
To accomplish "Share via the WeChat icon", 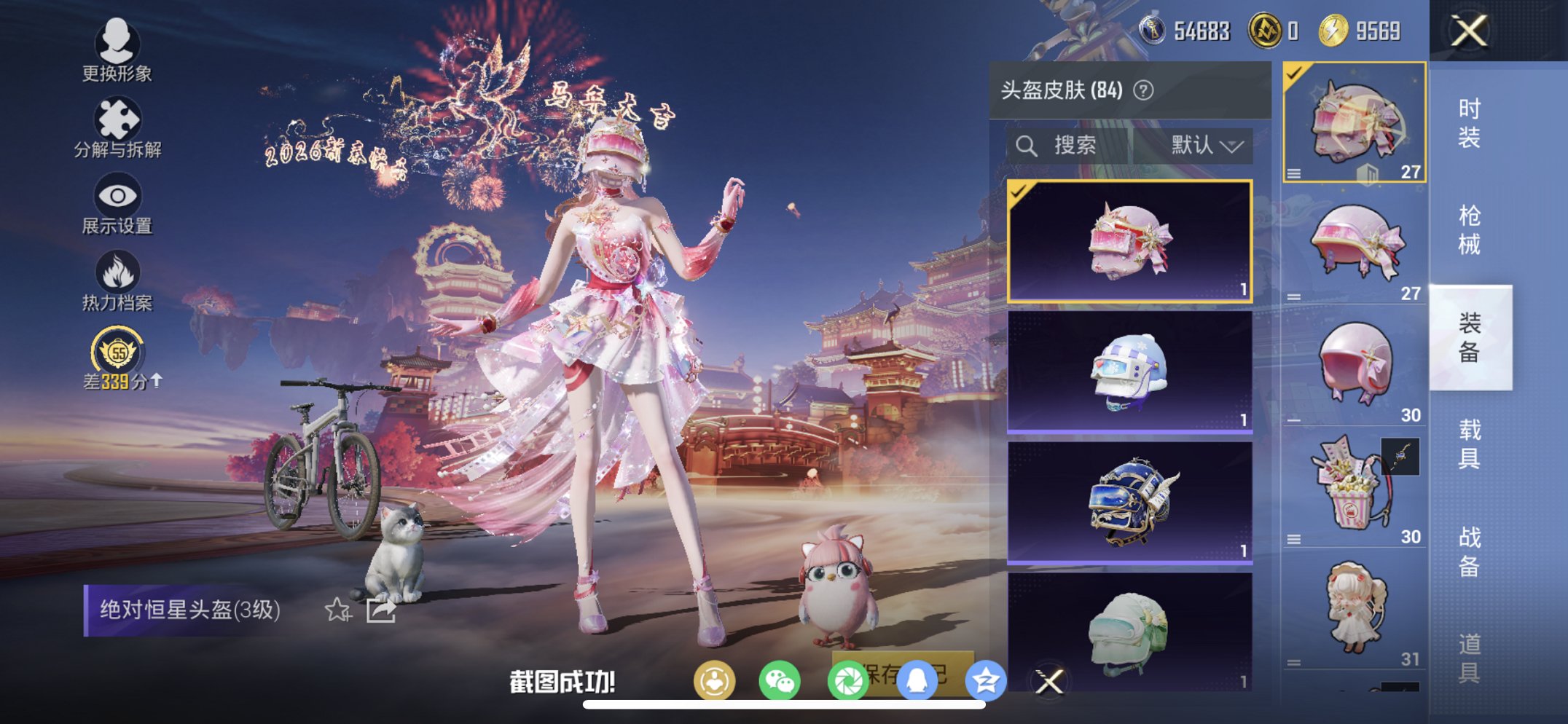I will 781,679.
